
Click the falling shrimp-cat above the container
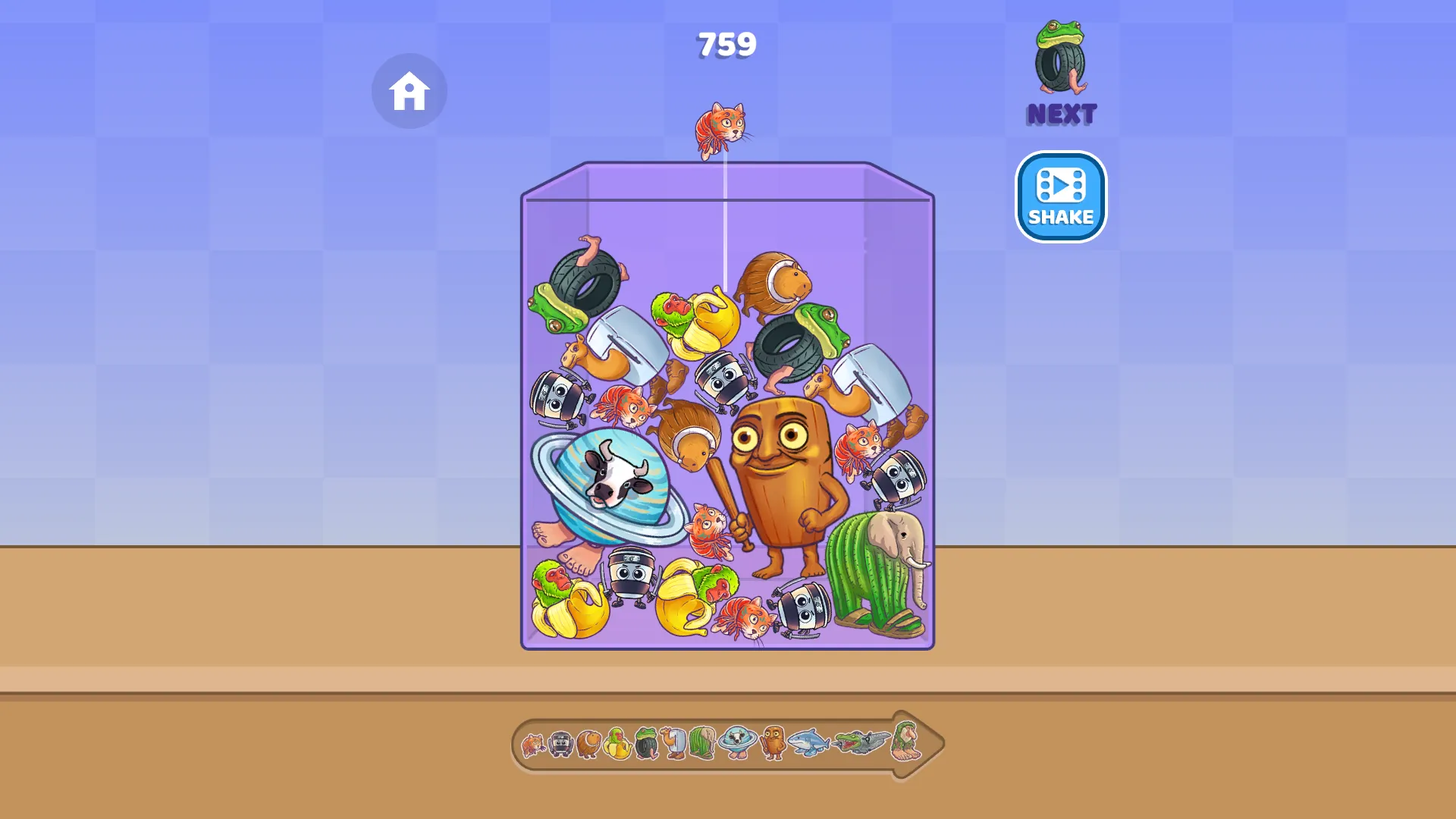point(720,130)
